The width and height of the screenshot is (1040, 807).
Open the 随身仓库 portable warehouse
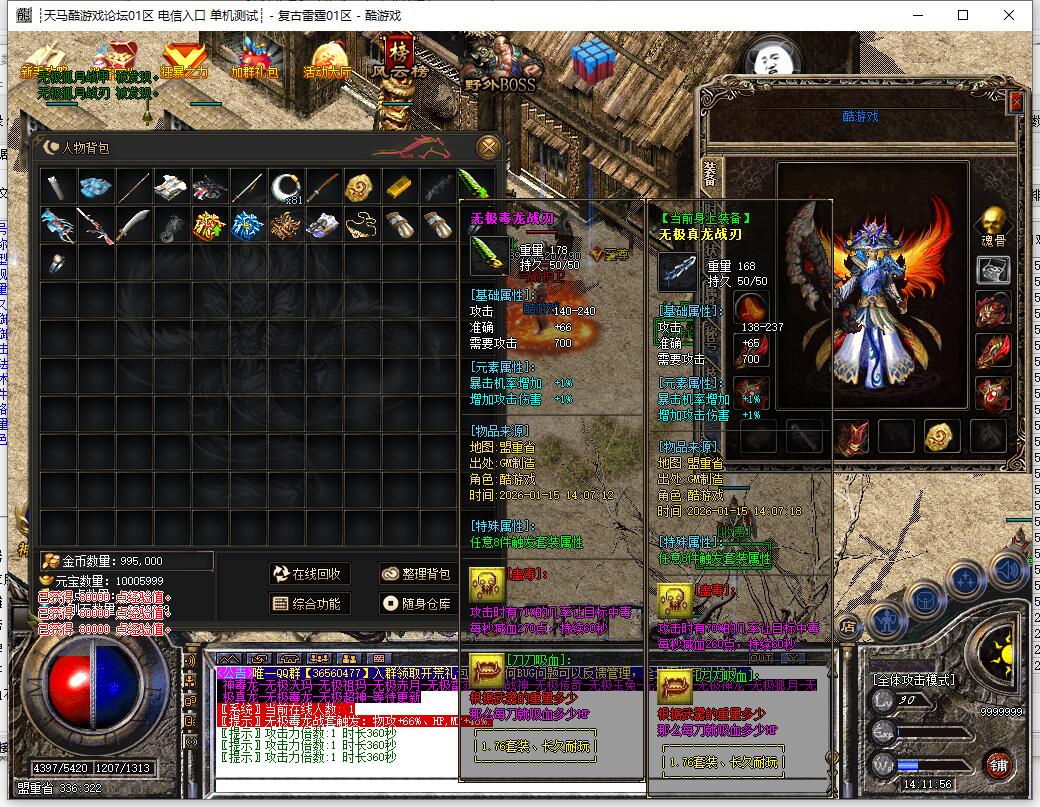tap(417, 603)
